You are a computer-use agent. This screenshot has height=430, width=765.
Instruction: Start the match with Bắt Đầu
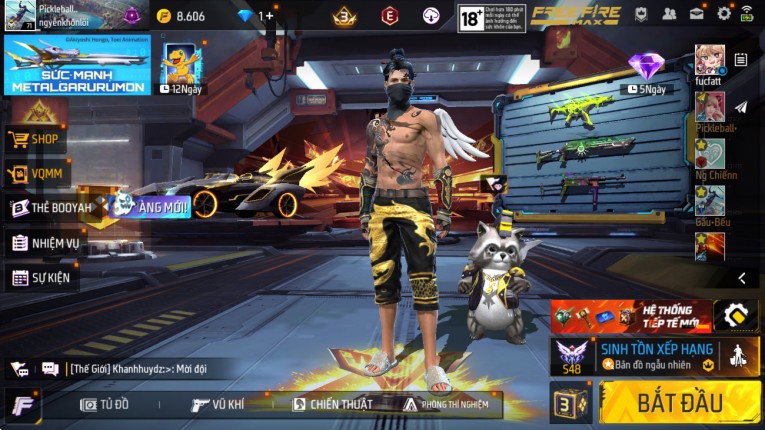pyautogui.click(x=680, y=403)
